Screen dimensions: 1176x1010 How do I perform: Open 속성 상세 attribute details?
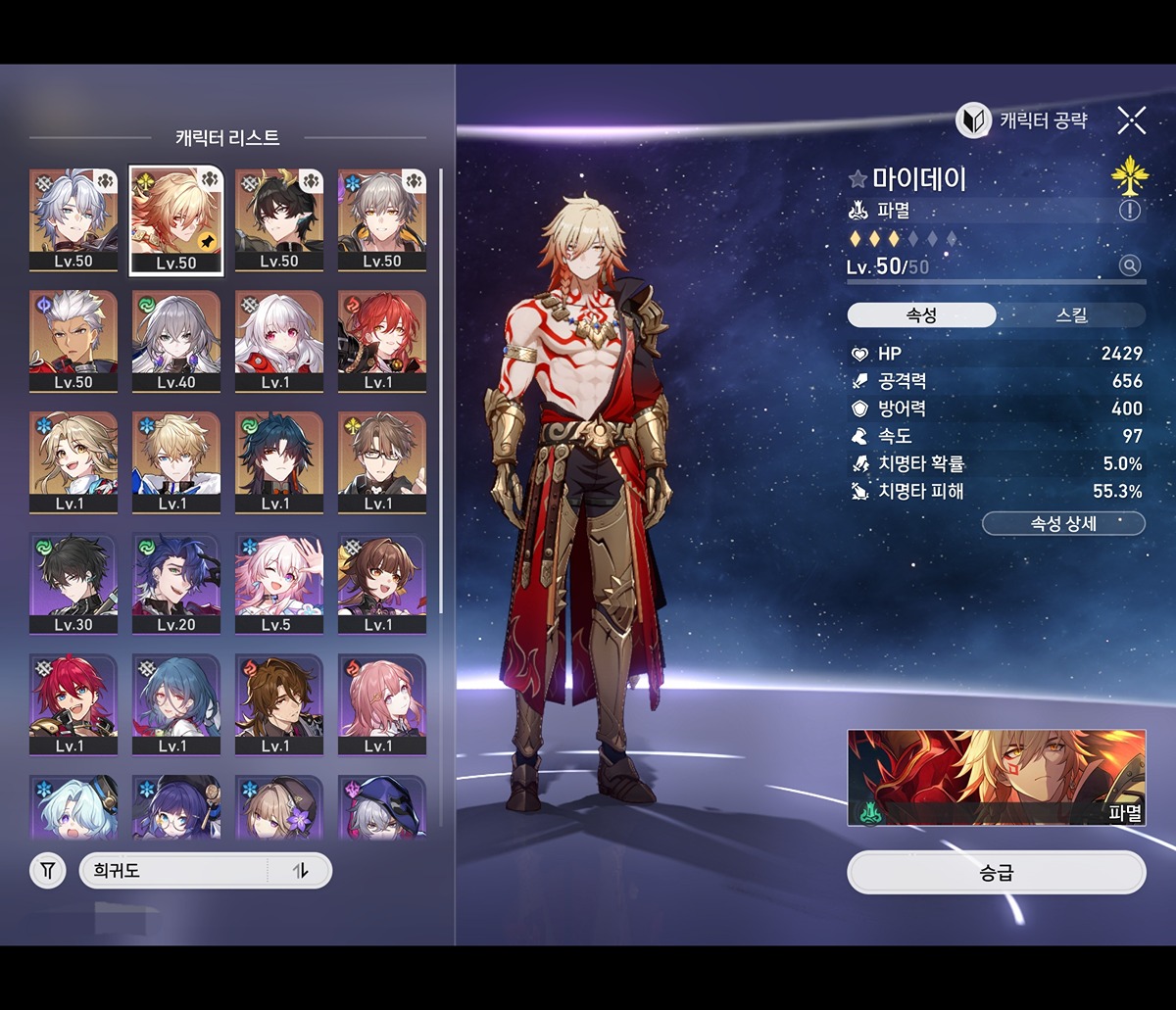1063,524
